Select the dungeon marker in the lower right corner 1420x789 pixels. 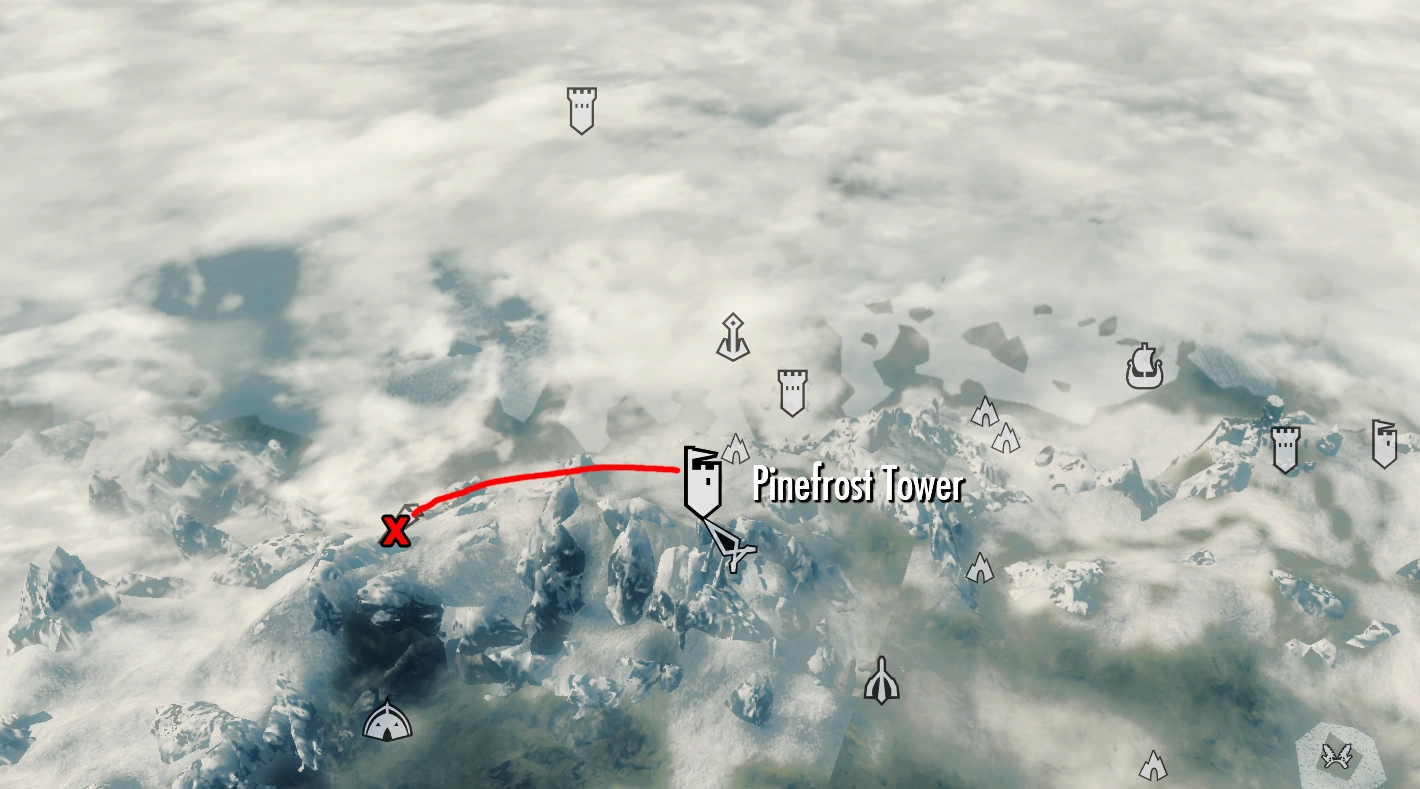pyautogui.click(x=1337, y=758)
